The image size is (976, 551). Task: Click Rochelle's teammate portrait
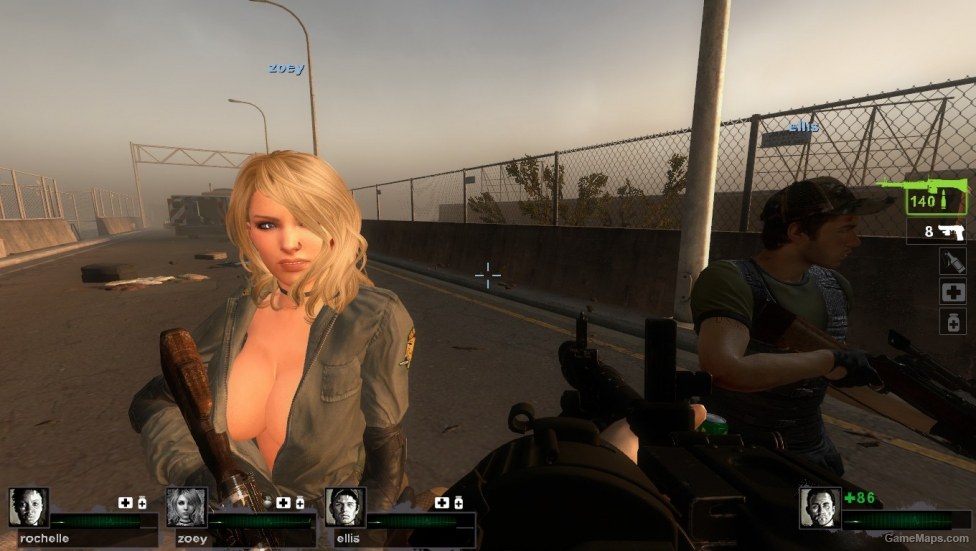pyautogui.click(x=28, y=507)
